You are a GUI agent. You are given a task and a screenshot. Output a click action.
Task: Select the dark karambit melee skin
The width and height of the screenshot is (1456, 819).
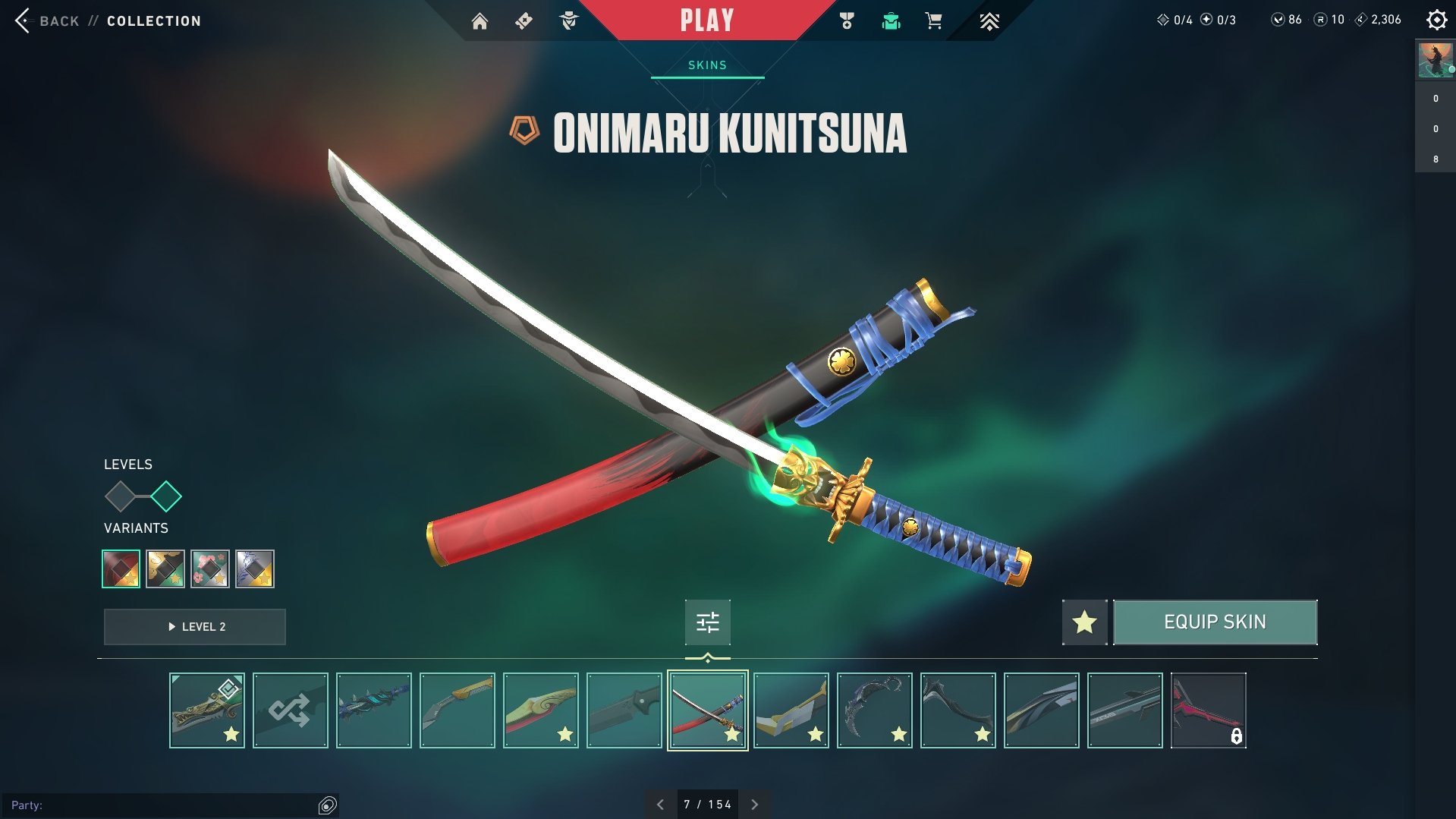(x=874, y=710)
